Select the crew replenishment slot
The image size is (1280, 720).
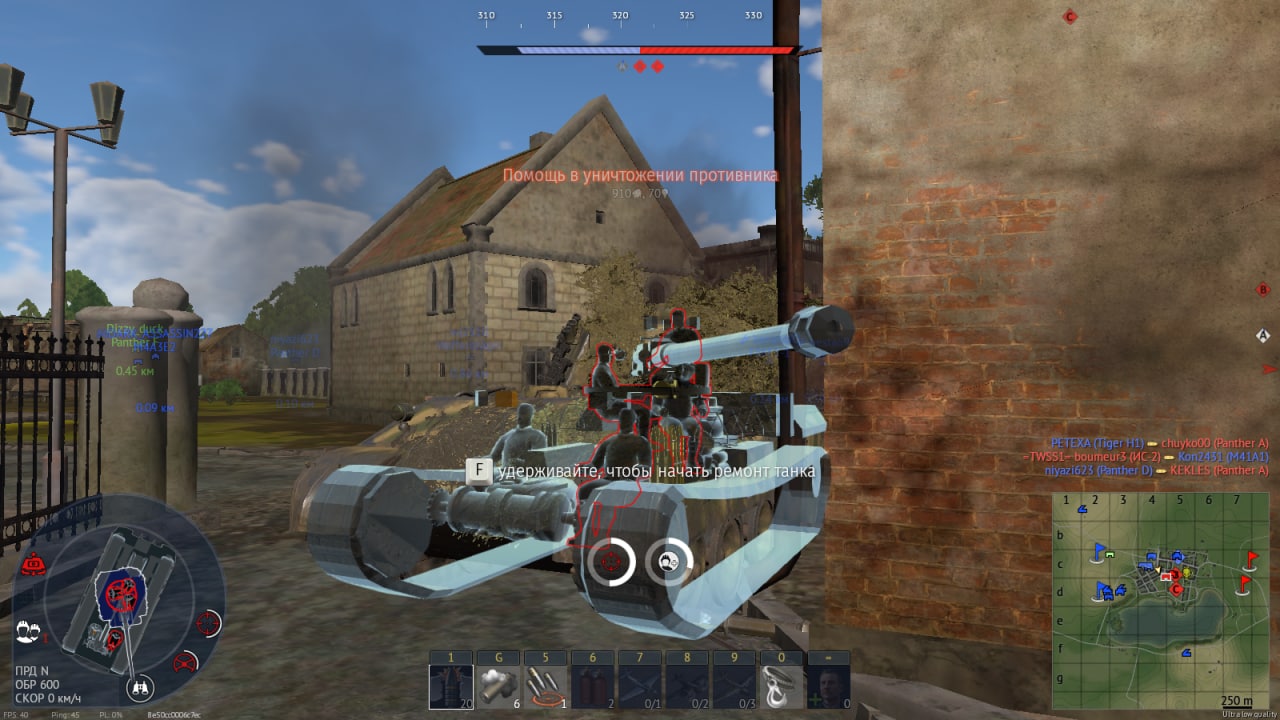(828, 686)
